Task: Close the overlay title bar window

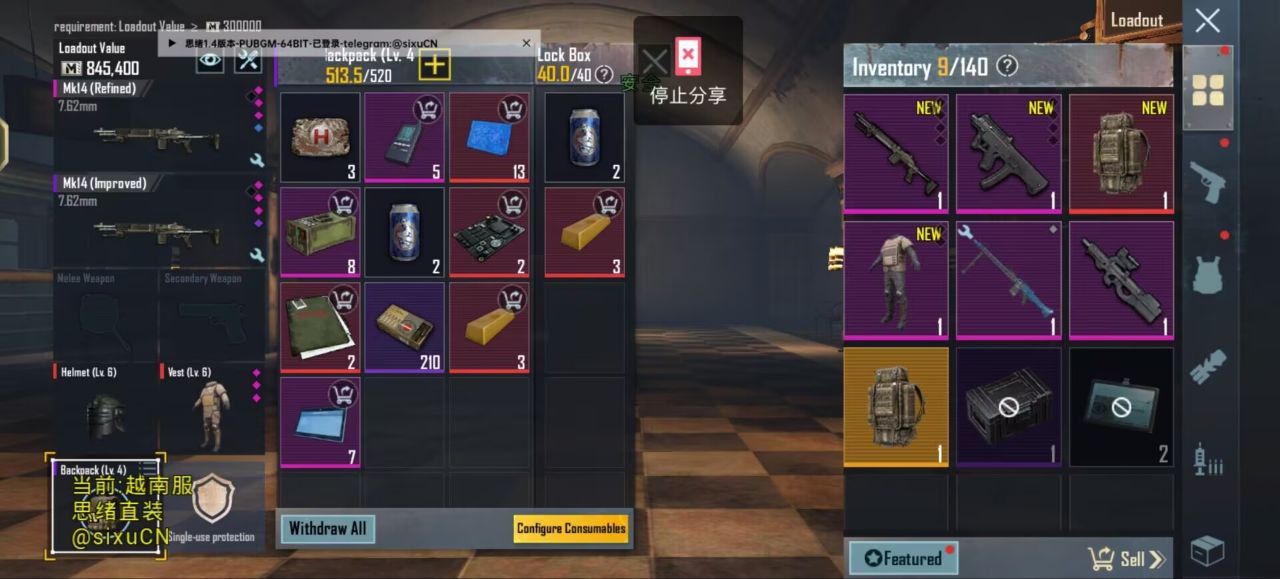Action: coord(526,43)
